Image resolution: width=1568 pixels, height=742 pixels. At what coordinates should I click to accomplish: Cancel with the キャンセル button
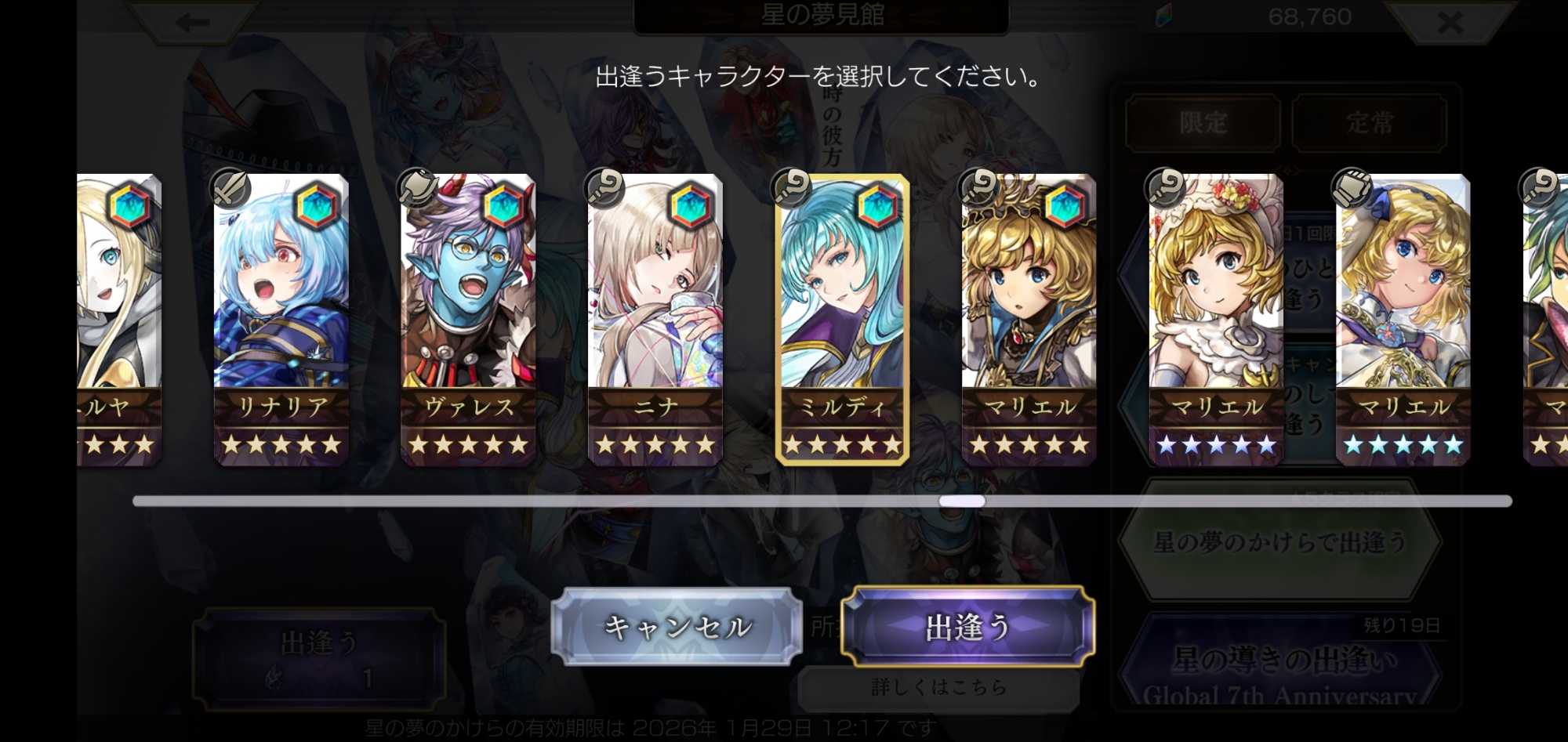click(x=677, y=627)
